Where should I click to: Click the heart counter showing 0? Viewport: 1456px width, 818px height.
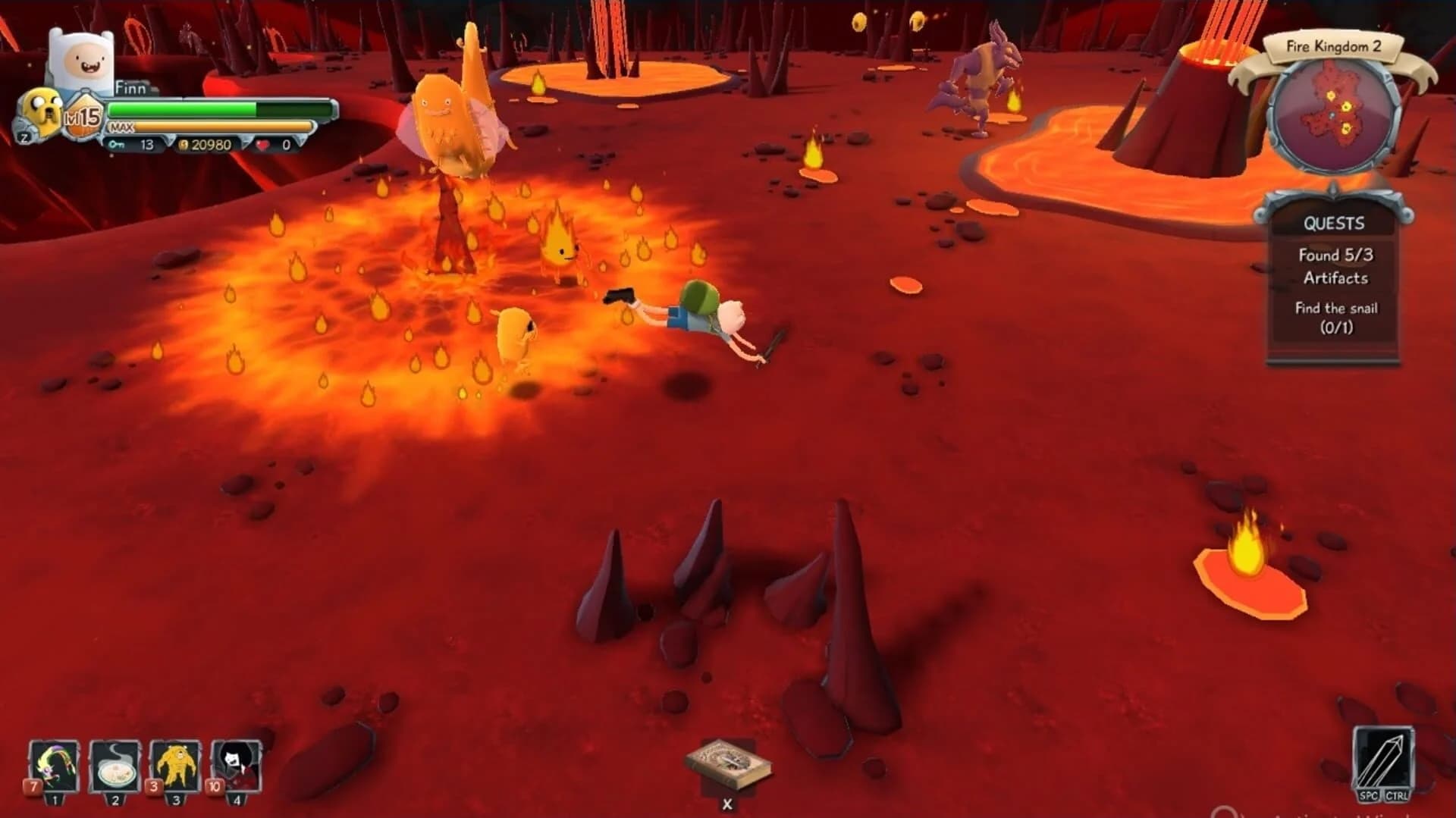tap(269, 145)
